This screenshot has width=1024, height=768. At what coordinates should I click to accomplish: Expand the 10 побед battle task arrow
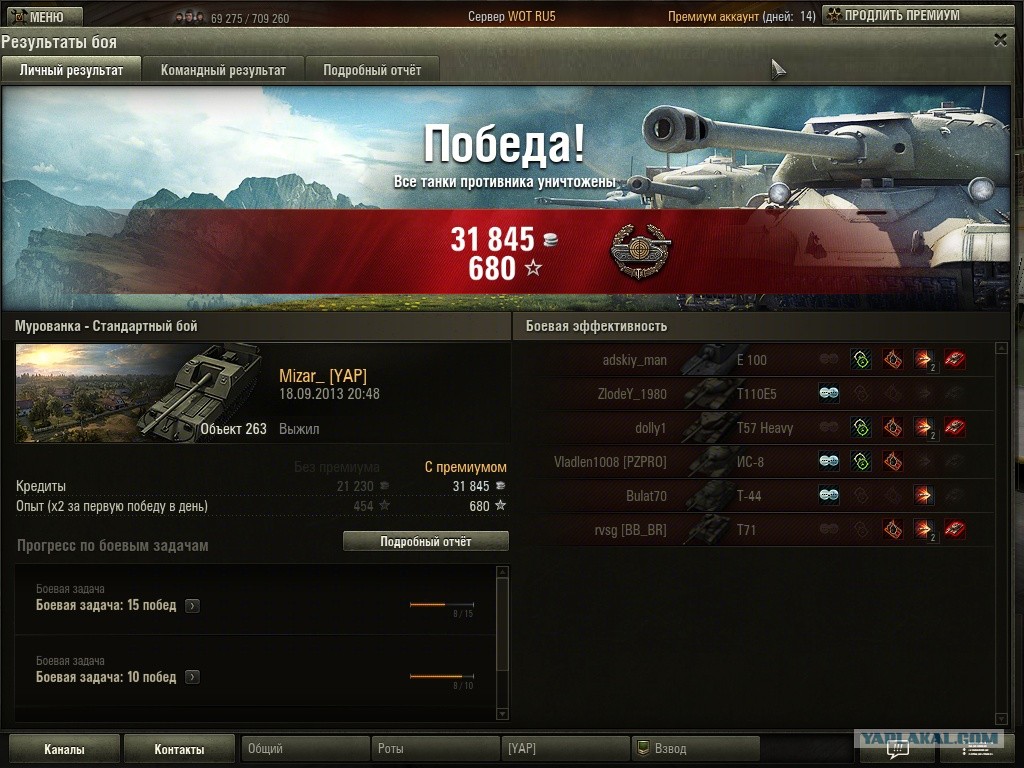click(x=192, y=677)
